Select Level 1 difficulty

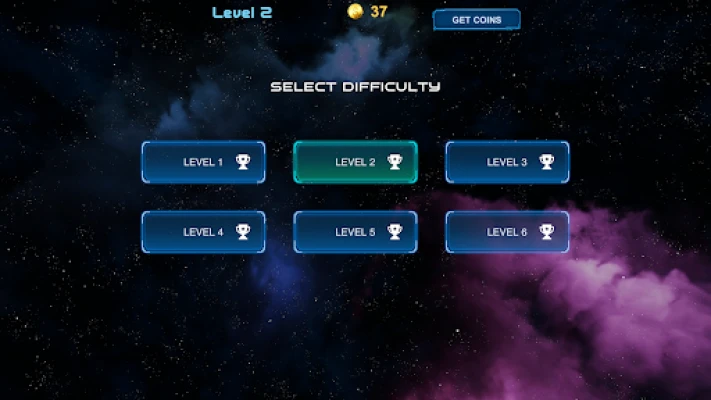pyautogui.click(x=203, y=162)
